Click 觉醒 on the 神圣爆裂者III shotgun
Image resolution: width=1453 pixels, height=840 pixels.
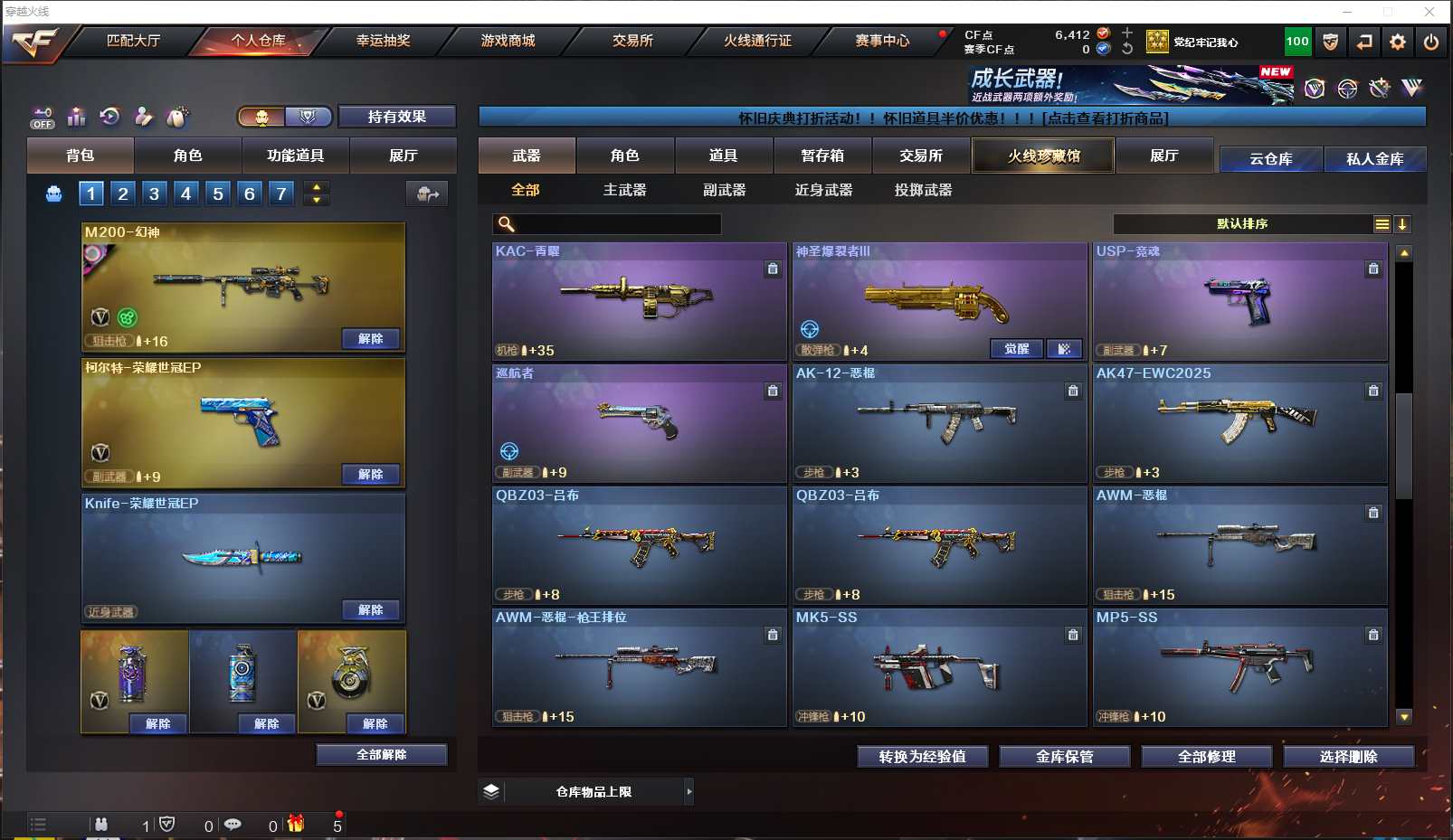1016,349
